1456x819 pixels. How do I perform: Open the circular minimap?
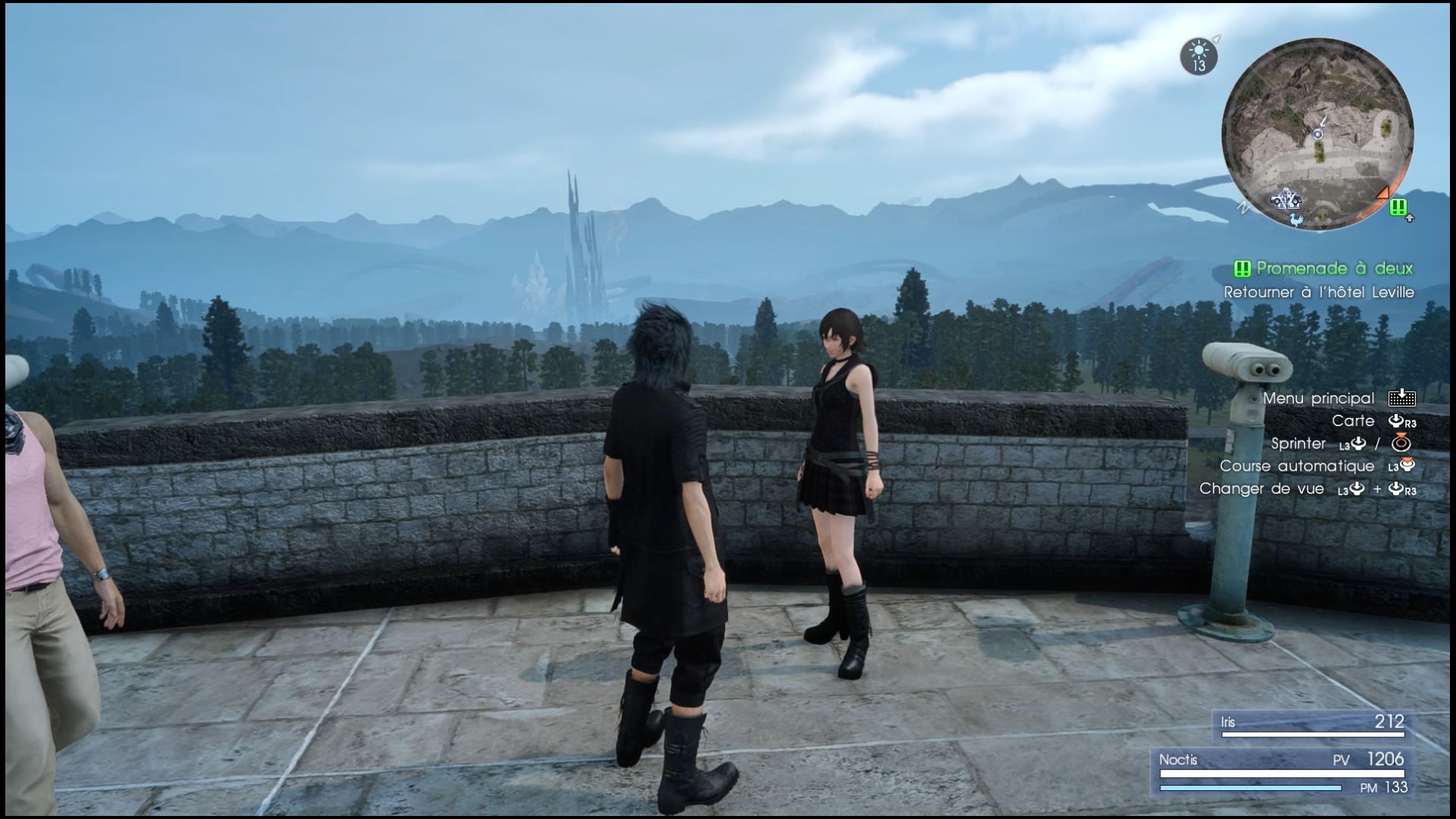[x=1318, y=133]
